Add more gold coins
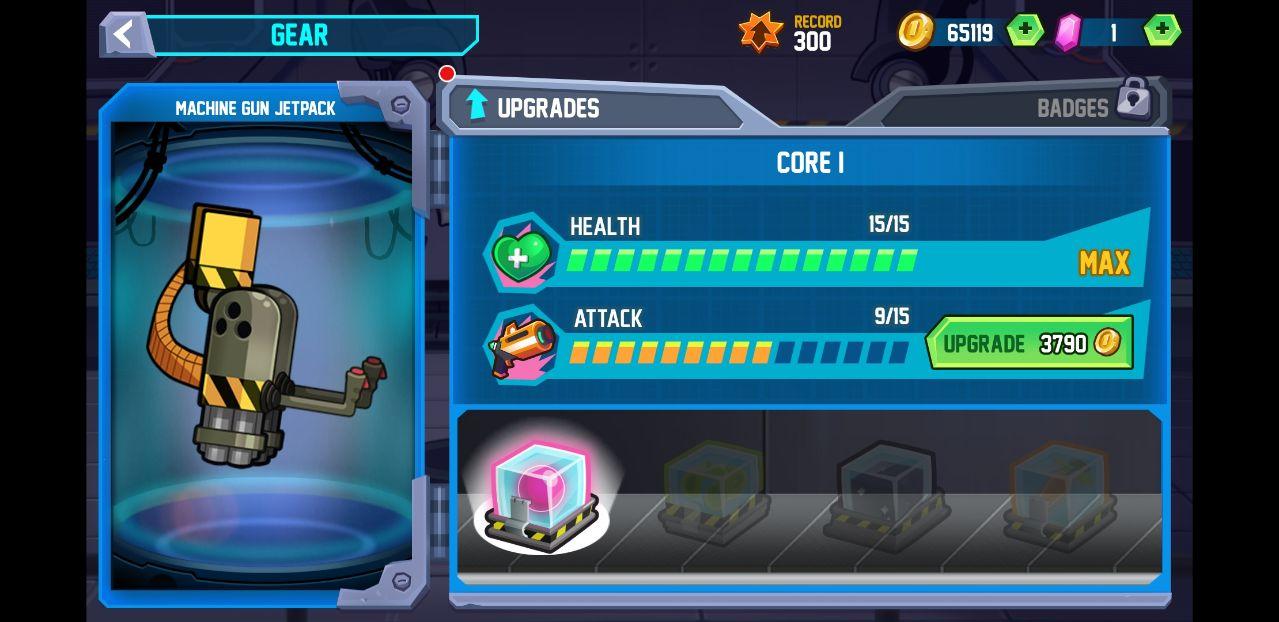1279x622 pixels. (x=1024, y=31)
